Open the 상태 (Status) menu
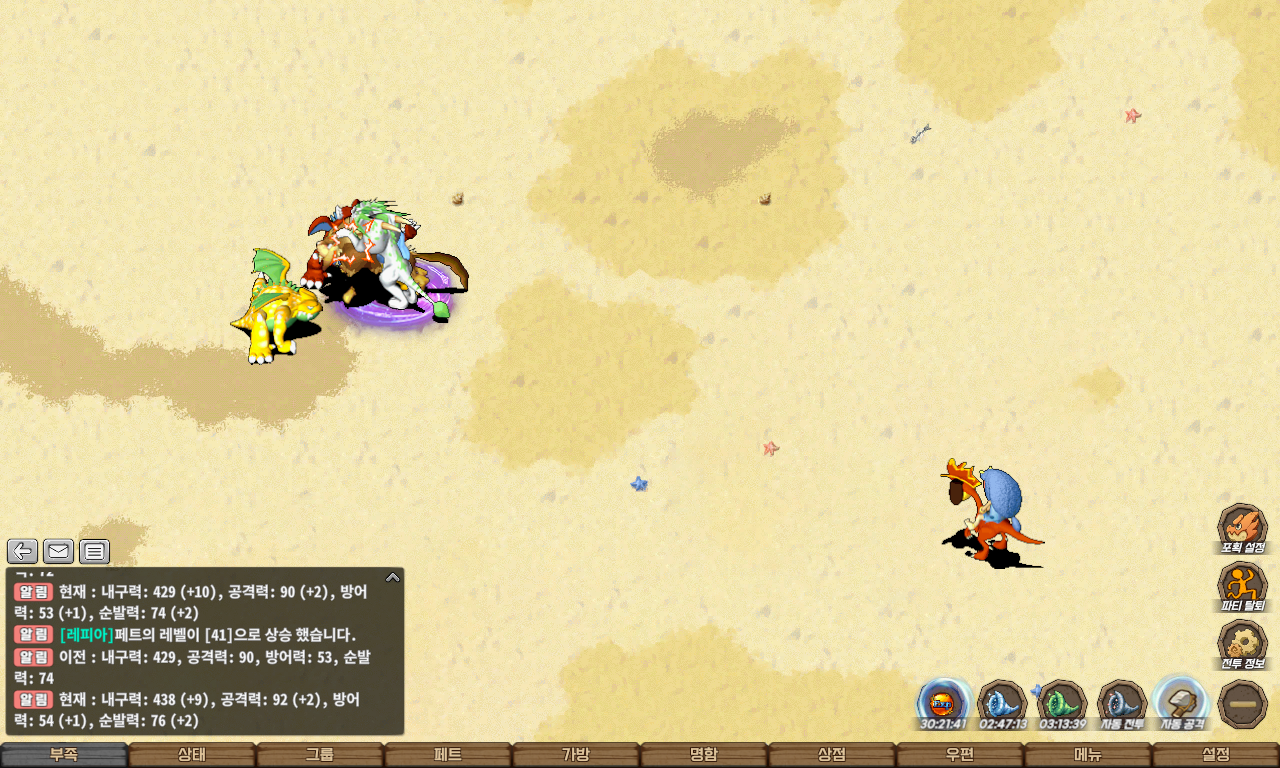This screenshot has width=1280, height=768. point(192,755)
